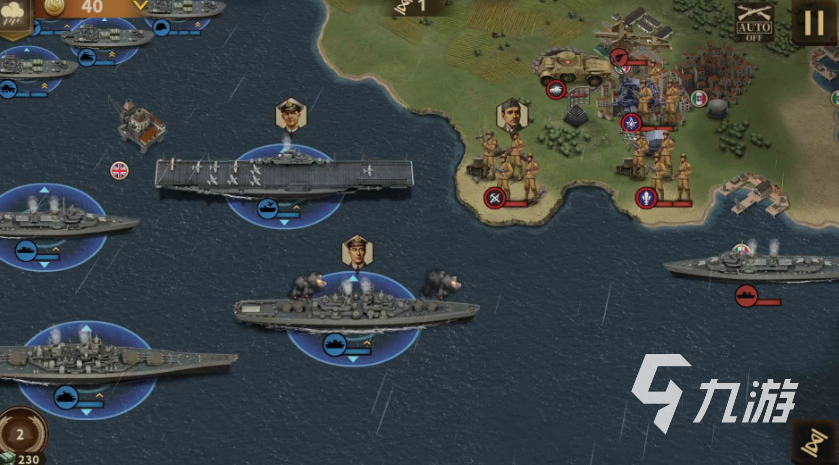Toggle the AUTO OFF battle mode

coord(755,20)
